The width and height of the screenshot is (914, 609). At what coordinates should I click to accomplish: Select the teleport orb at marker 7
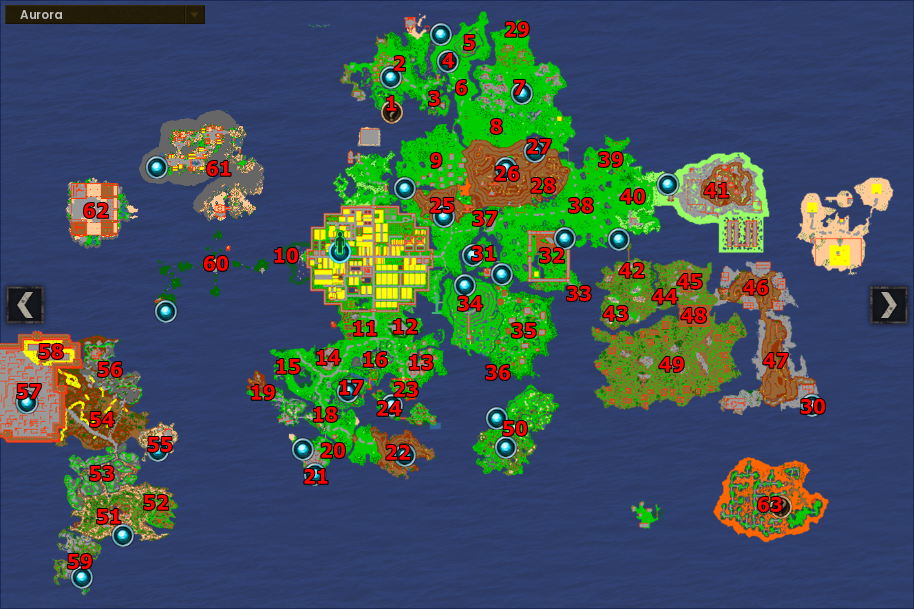[x=521, y=93]
